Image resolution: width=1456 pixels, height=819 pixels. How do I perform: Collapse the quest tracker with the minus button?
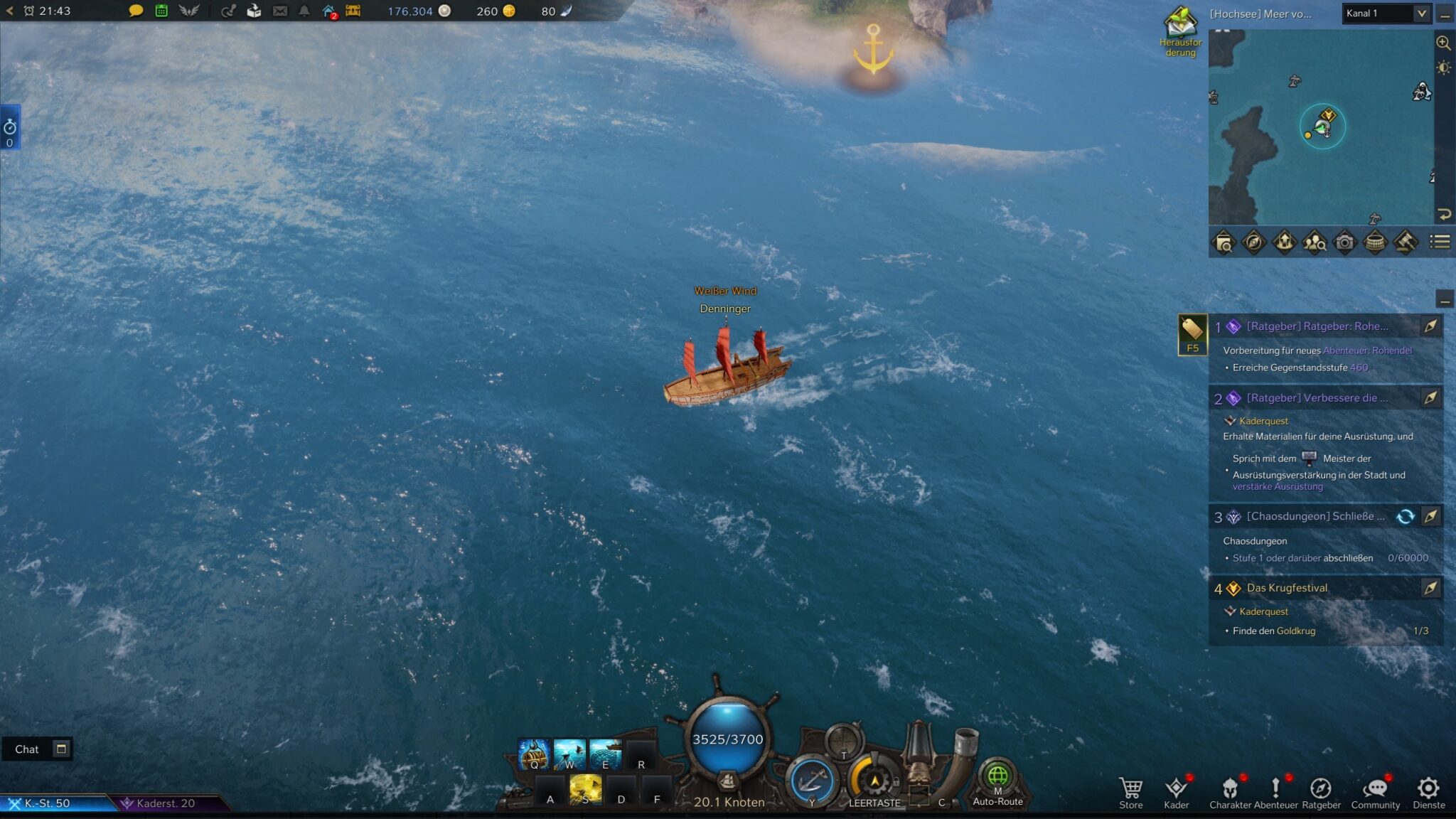click(x=1444, y=300)
